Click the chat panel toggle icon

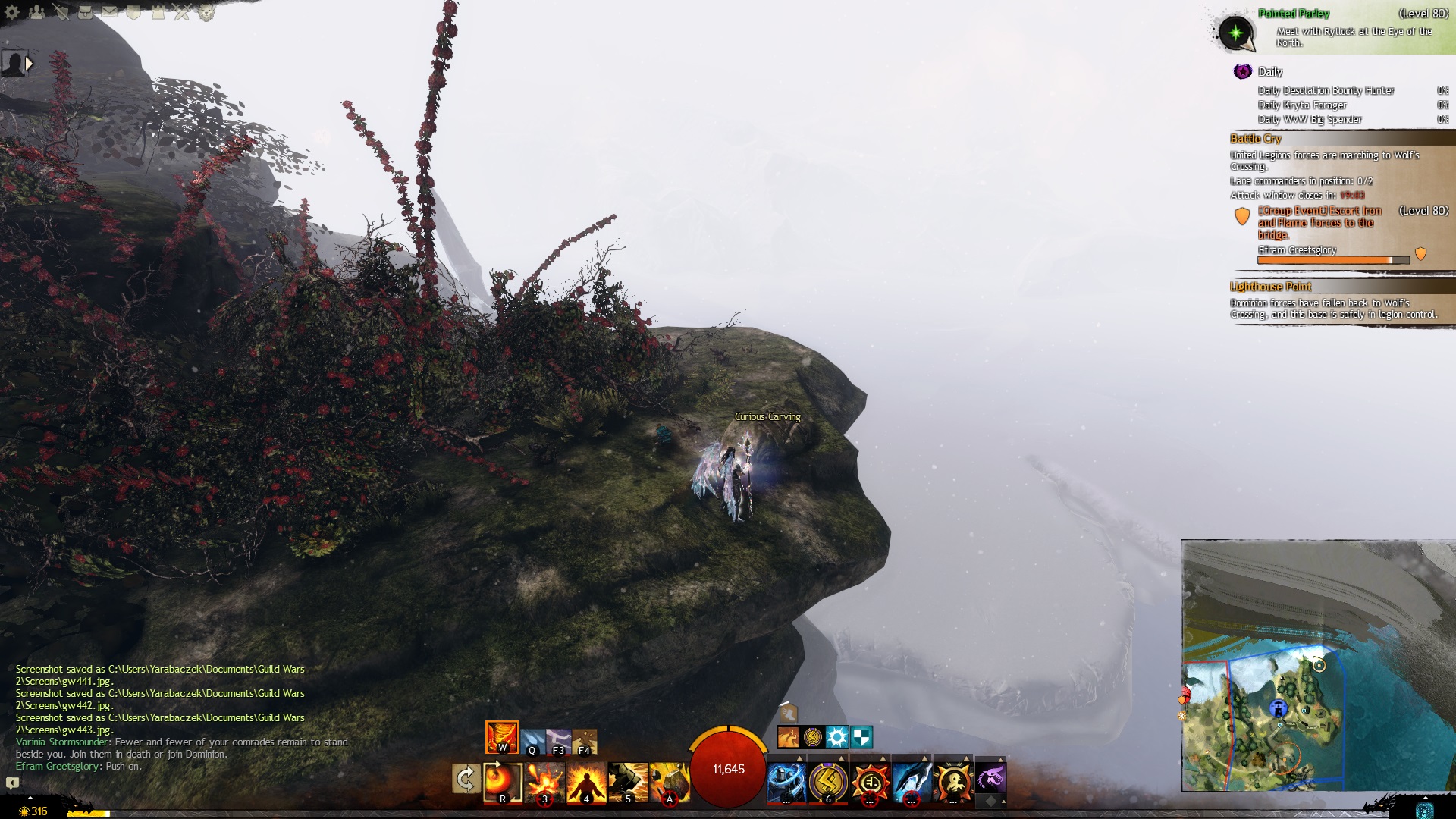12,783
